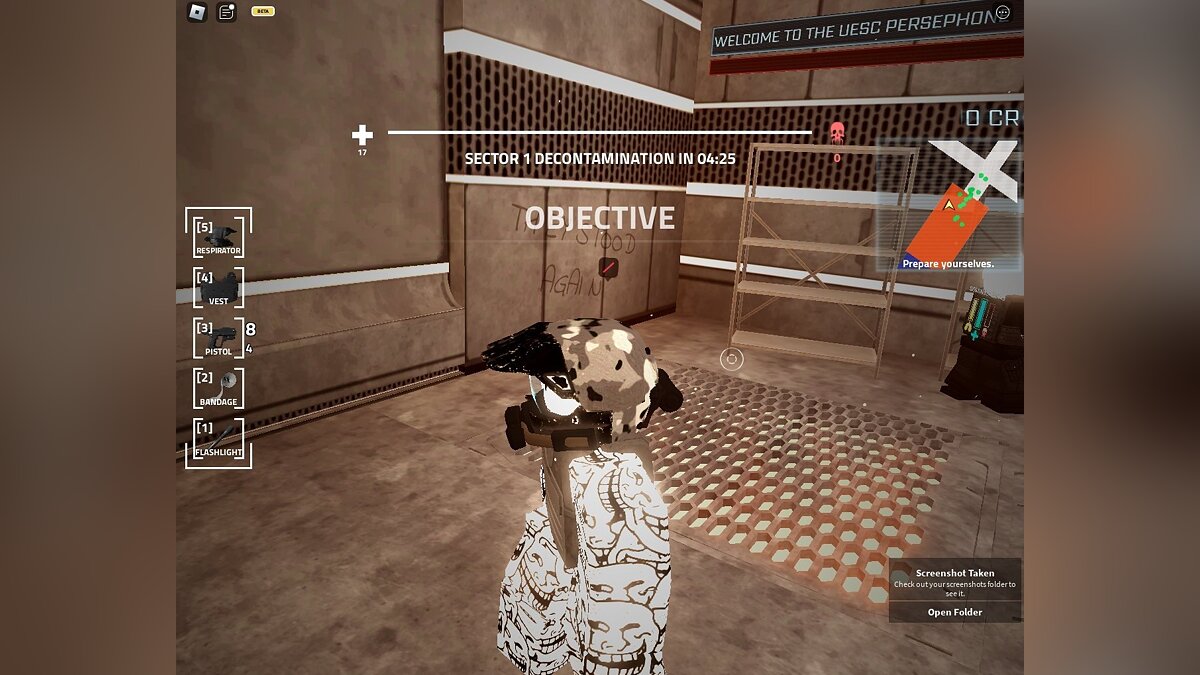Click the BETA badge
This screenshot has height=675, width=1200.
pos(262,11)
